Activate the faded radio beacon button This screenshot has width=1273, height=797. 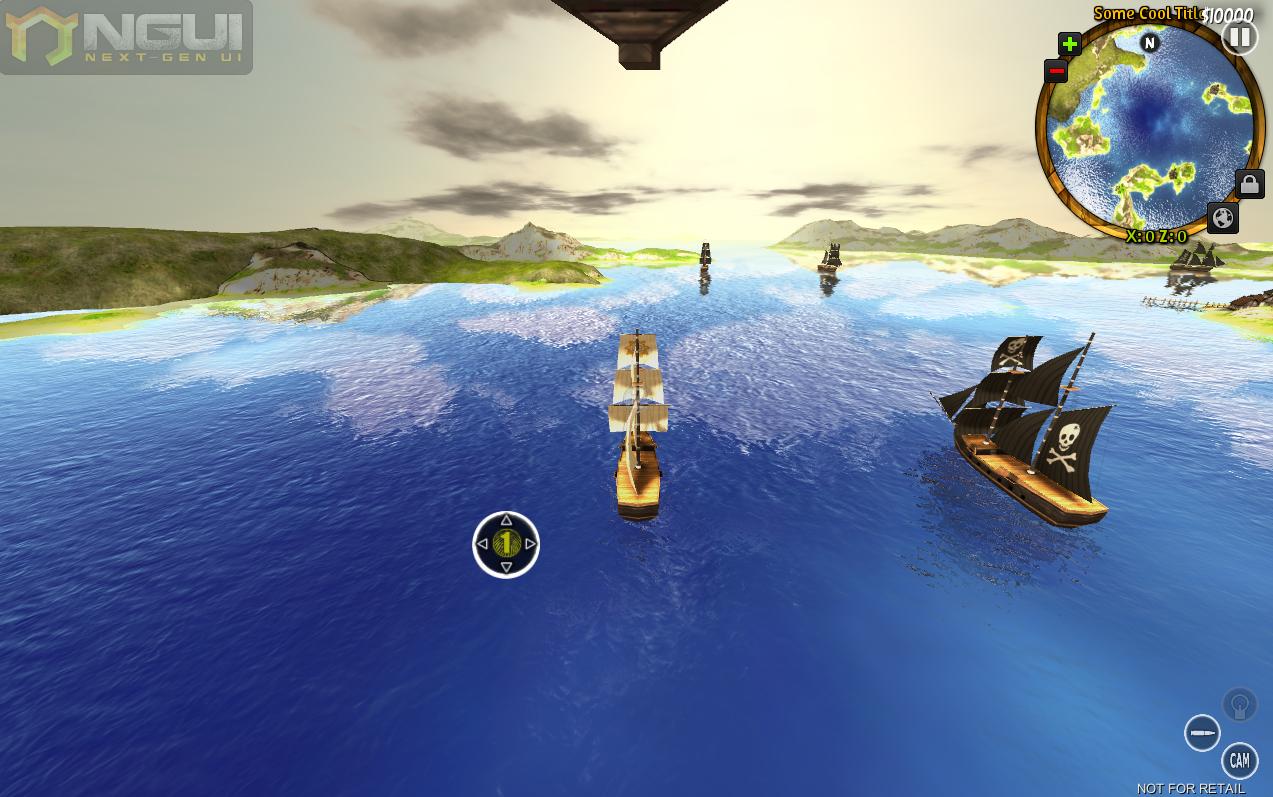click(x=1239, y=705)
